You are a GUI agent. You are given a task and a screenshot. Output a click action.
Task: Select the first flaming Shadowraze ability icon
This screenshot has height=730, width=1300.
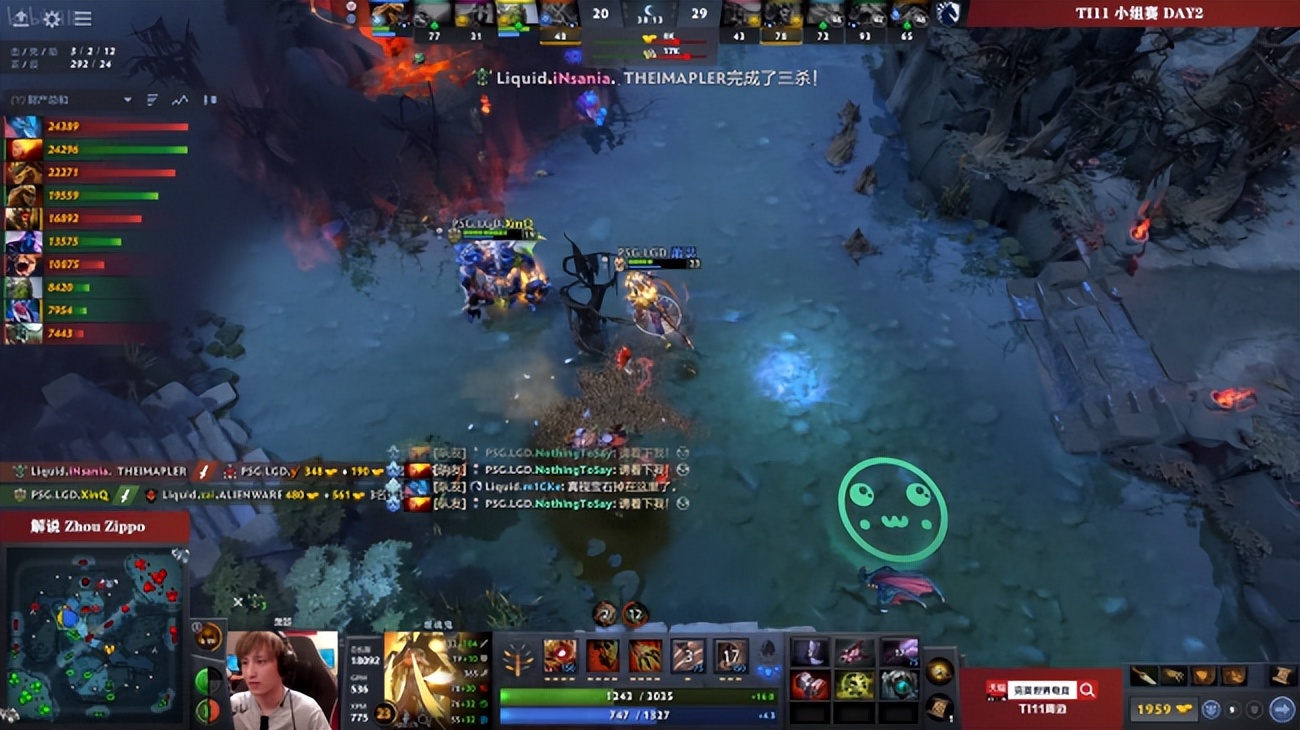pyautogui.click(x=561, y=656)
